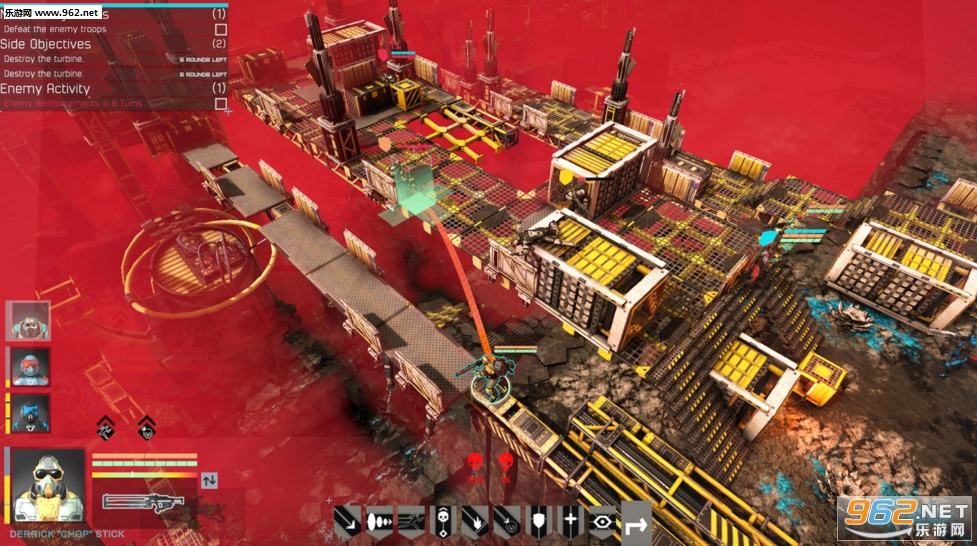Click the Defeat the enemy troops objective
The width and height of the screenshot is (977, 546).
54,29
